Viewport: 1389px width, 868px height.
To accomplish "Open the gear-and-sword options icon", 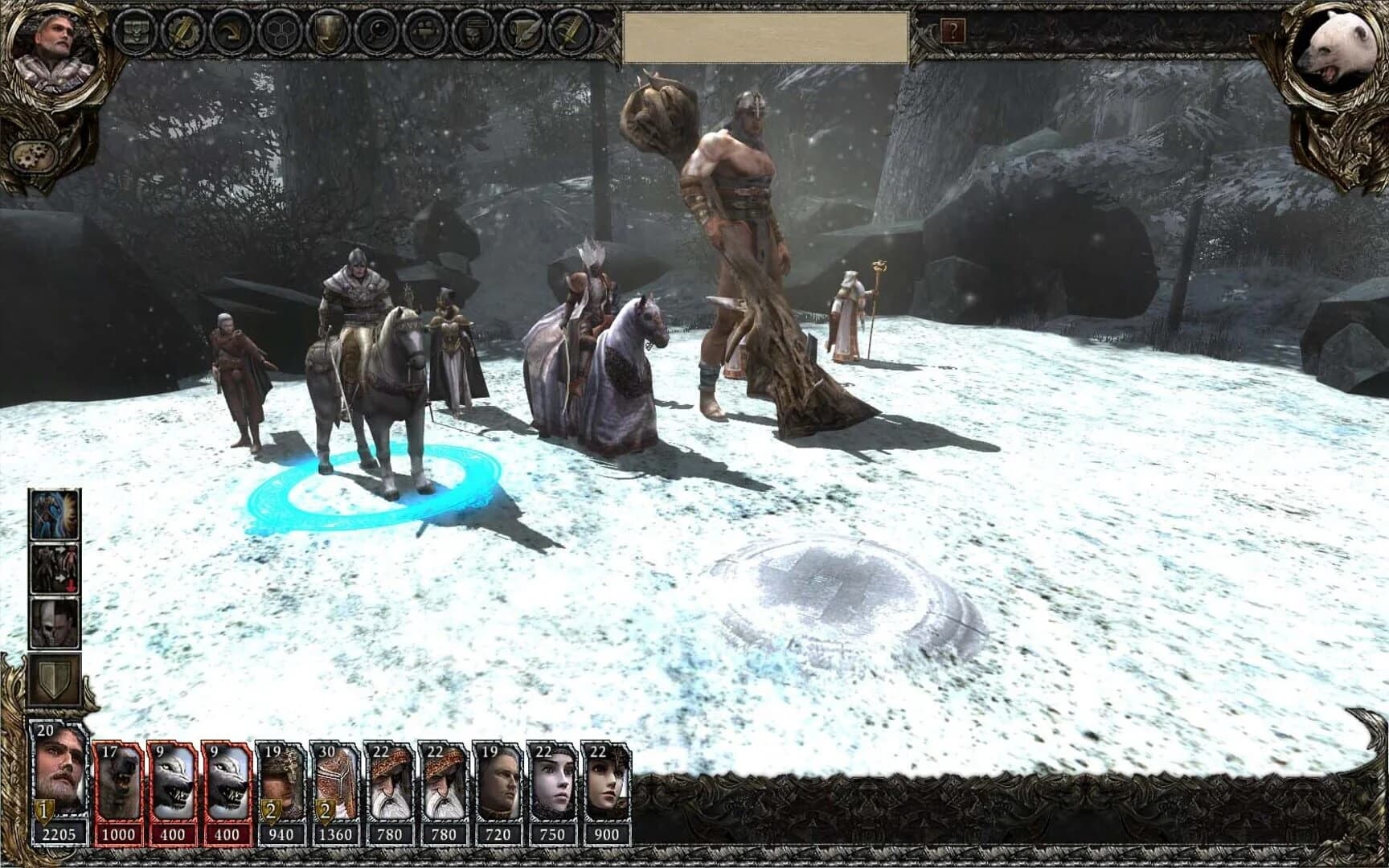I will tap(185, 33).
